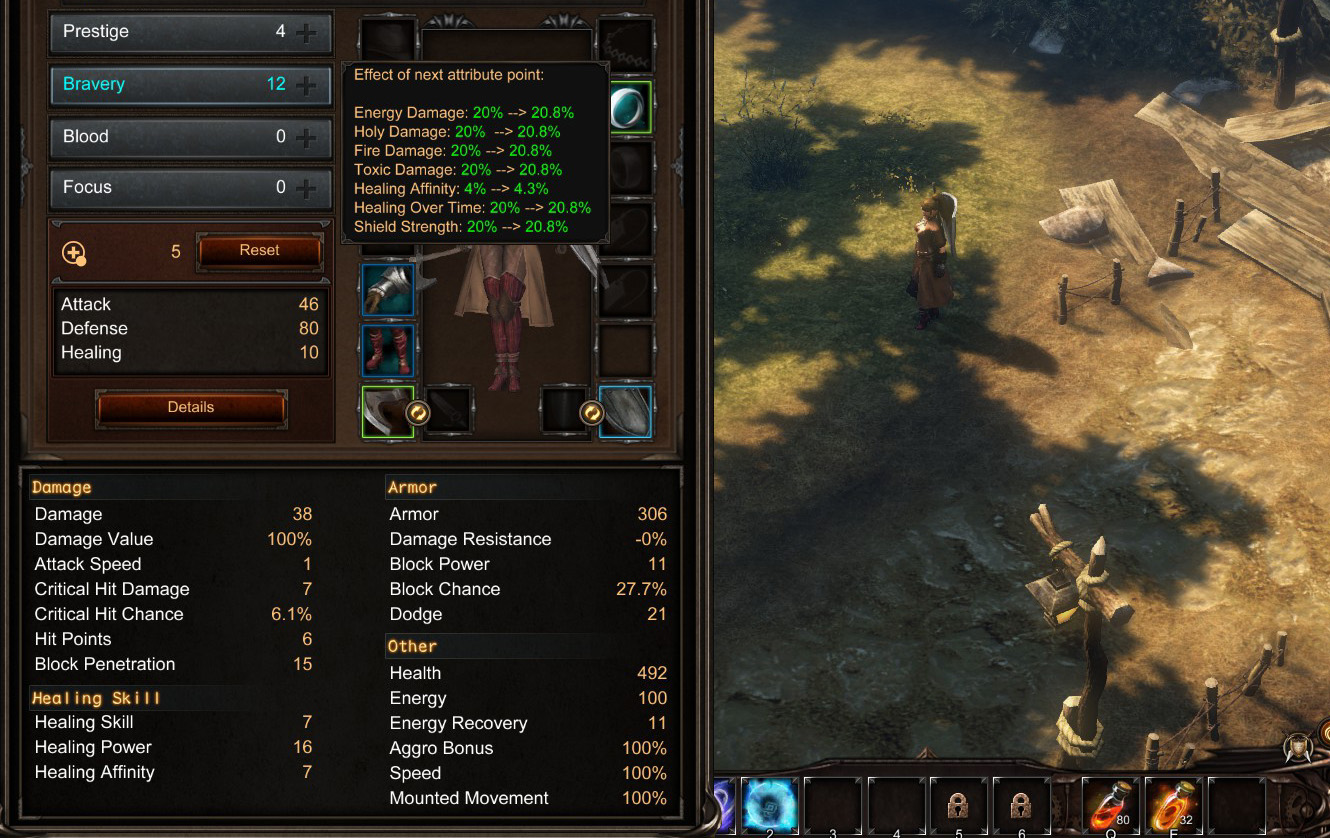This screenshot has width=1330, height=838.
Task: Add a point to Prestige
Action: click(306, 33)
